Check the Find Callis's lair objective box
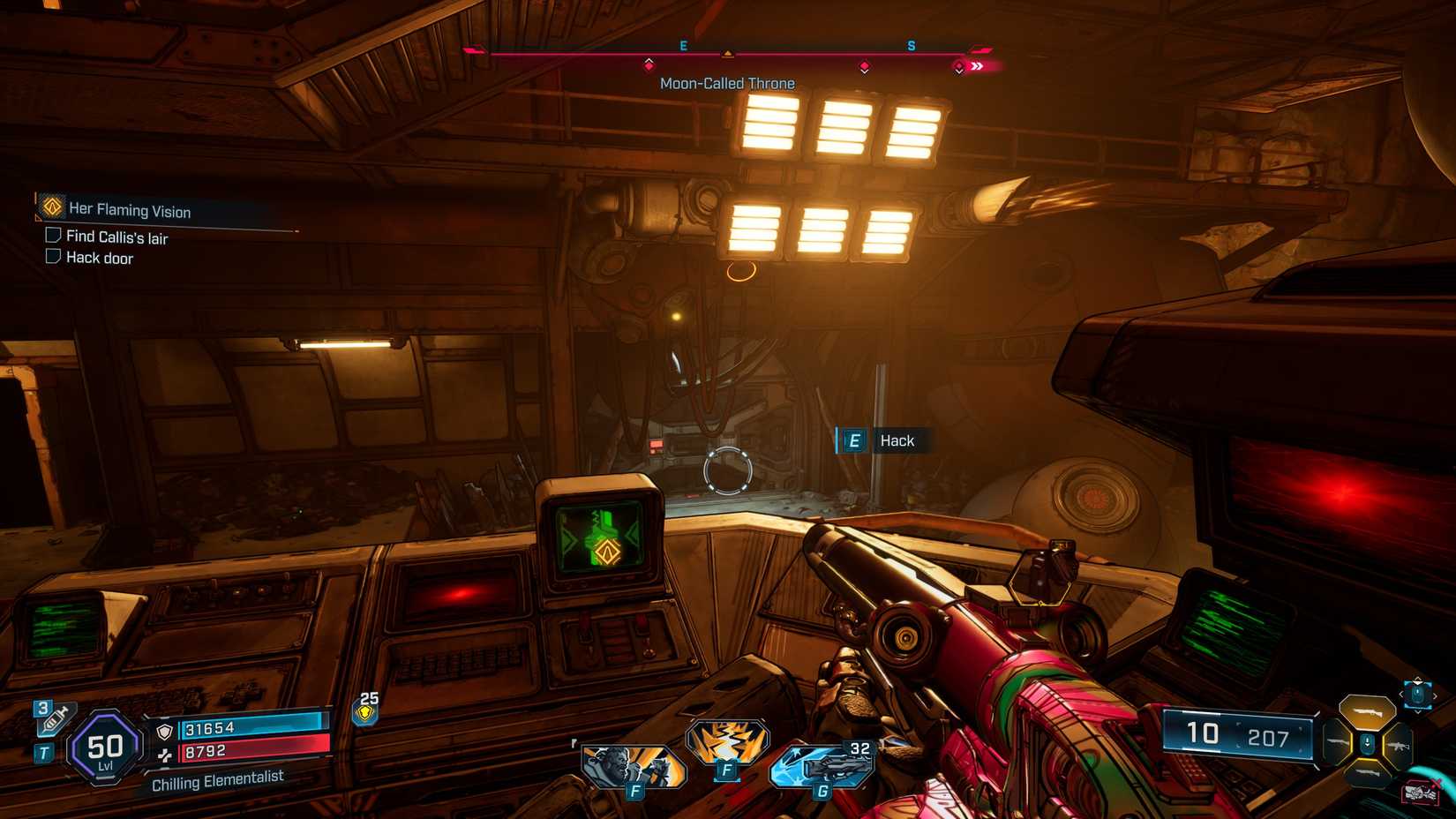Viewport: 1456px width, 819px height. (51, 236)
